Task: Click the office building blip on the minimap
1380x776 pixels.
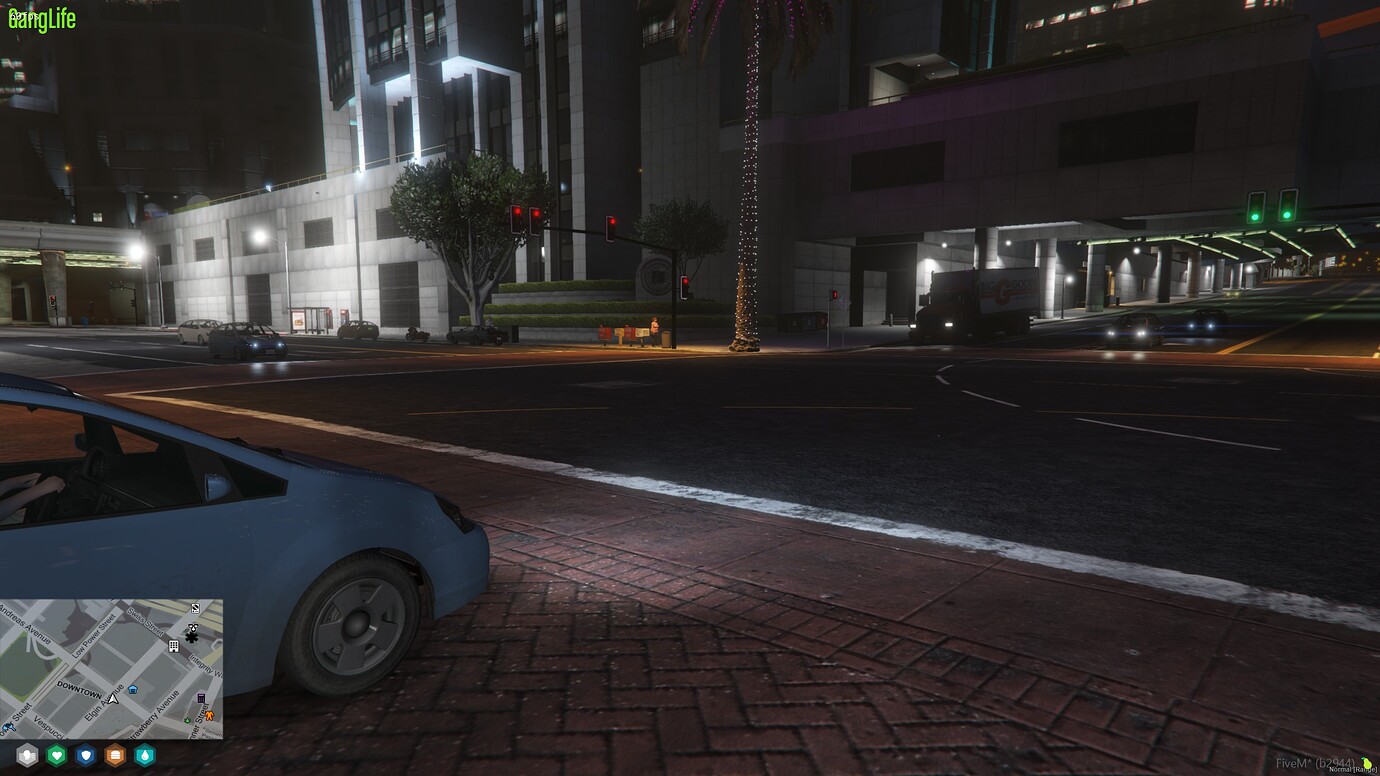Action: 174,646
